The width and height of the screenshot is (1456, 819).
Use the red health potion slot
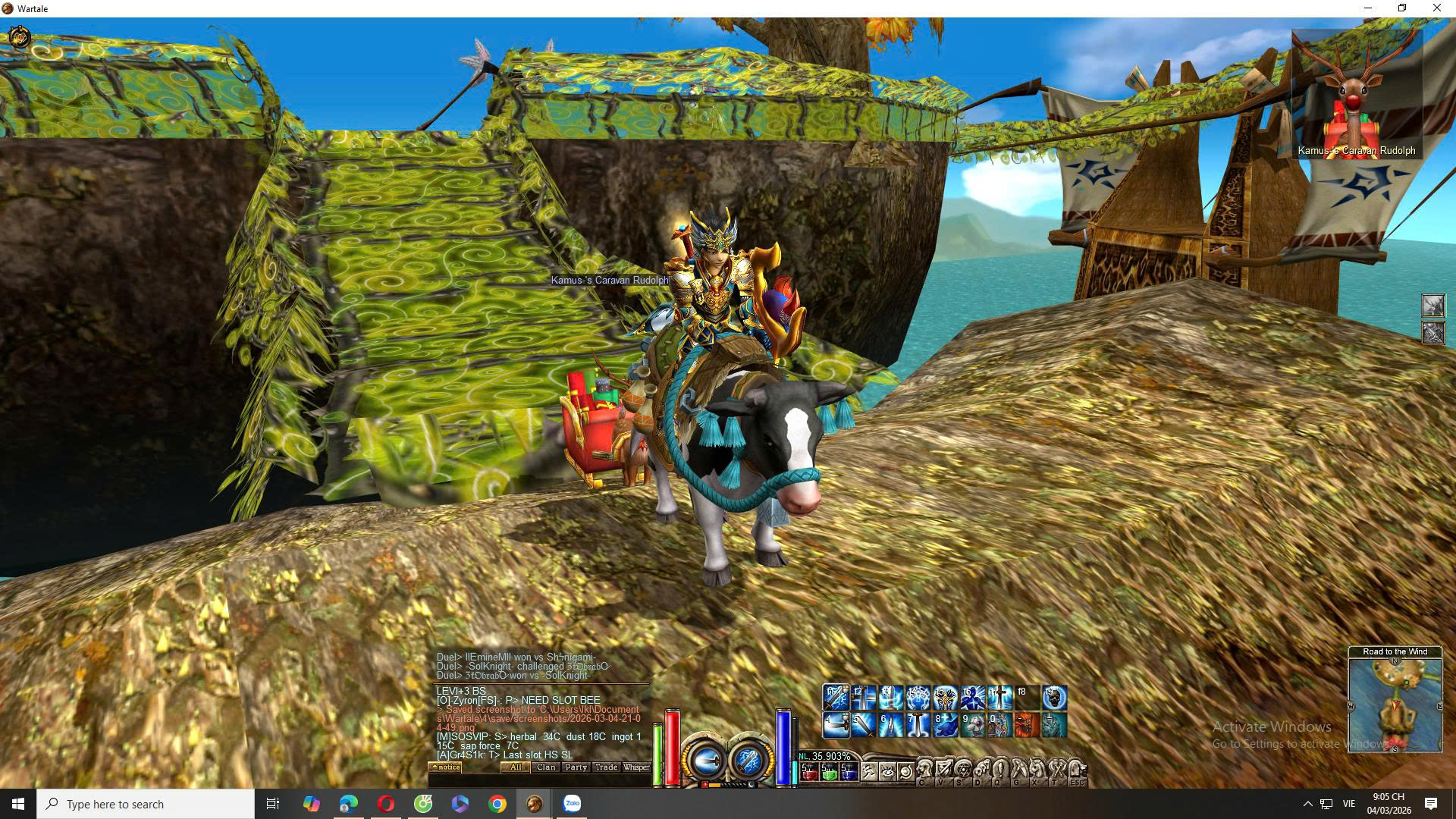[x=809, y=772]
